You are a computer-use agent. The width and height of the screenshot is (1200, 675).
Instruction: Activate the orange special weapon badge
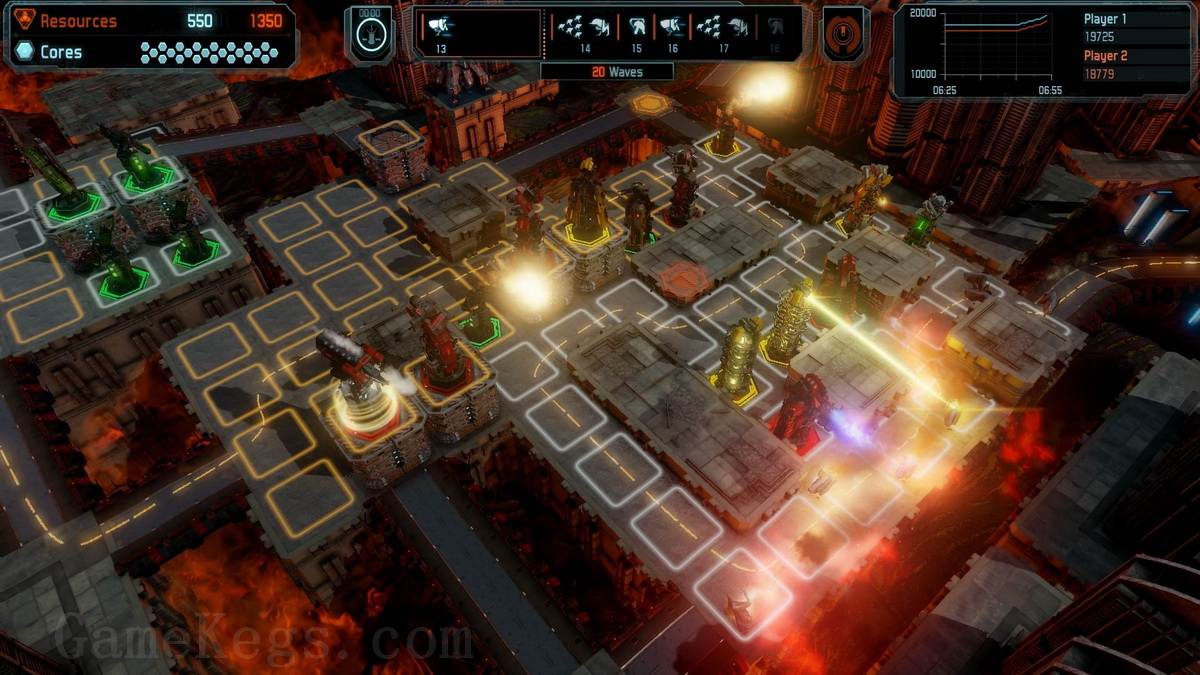tap(845, 34)
